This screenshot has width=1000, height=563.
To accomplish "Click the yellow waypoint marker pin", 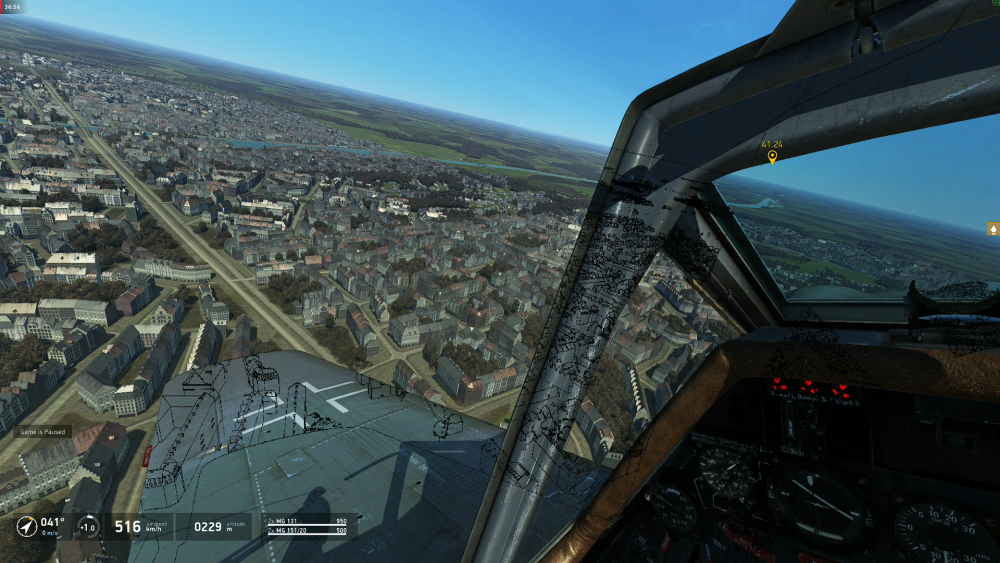I will click(x=772, y=157).
